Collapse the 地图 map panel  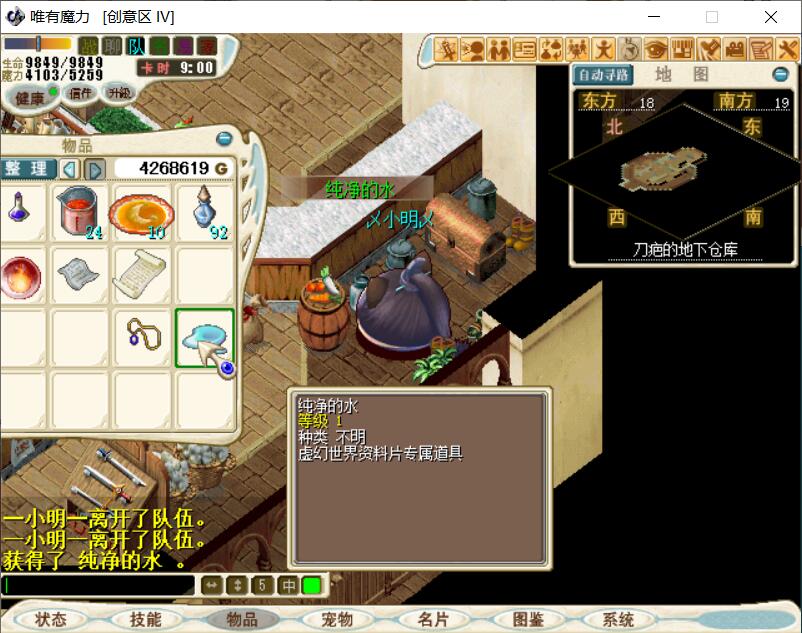780,75
